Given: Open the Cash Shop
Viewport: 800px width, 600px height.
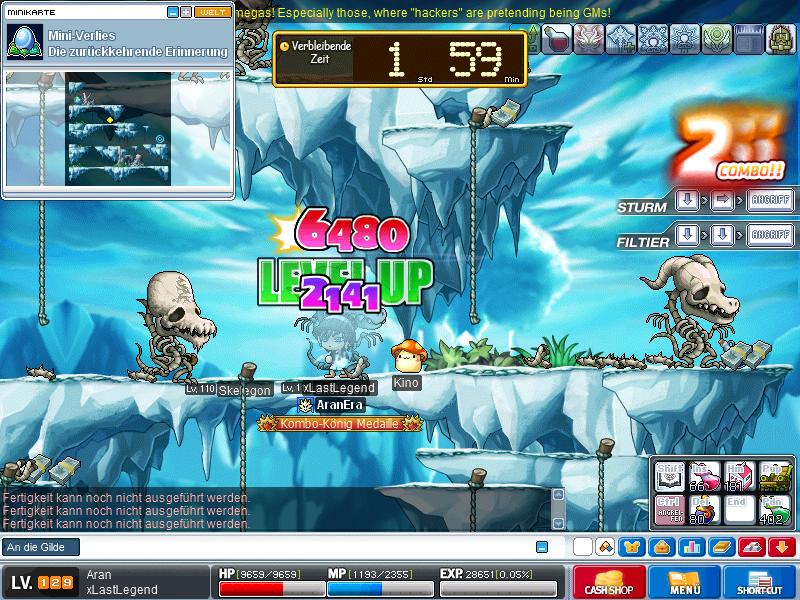Looking at the screenshot, I should pos(607,582).
